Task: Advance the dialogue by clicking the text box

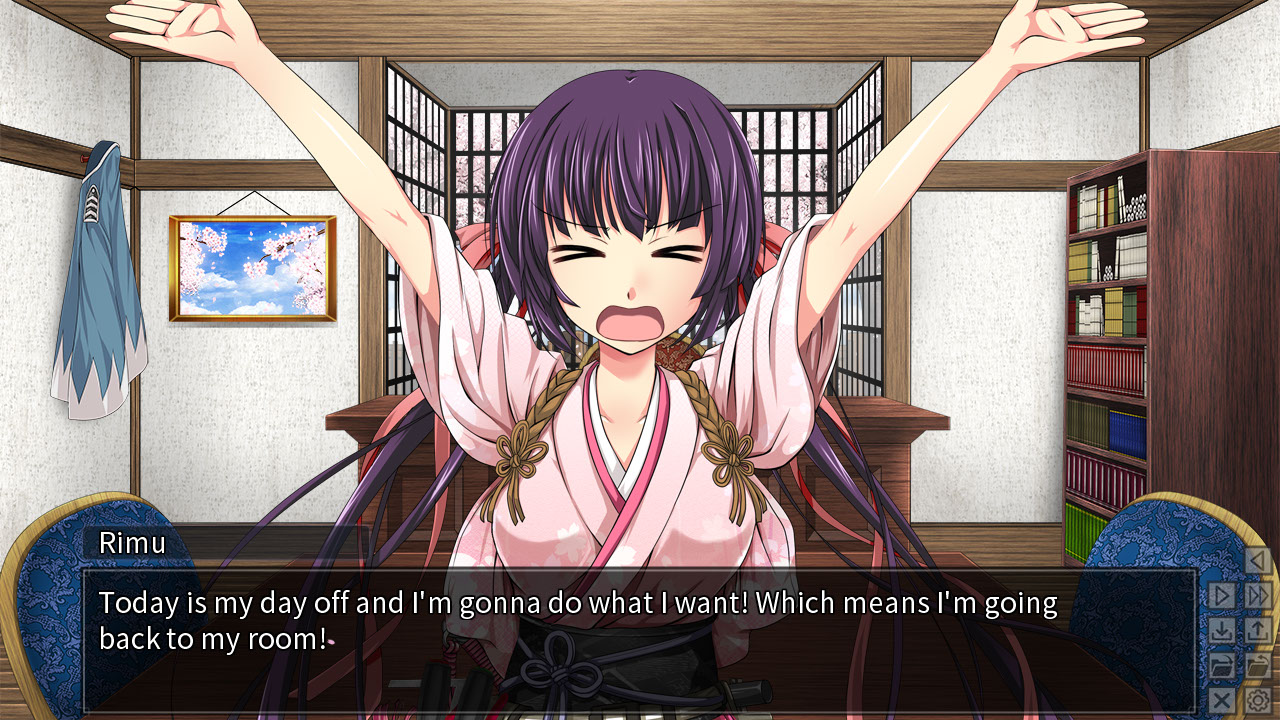Action: (x=640, y=640)
